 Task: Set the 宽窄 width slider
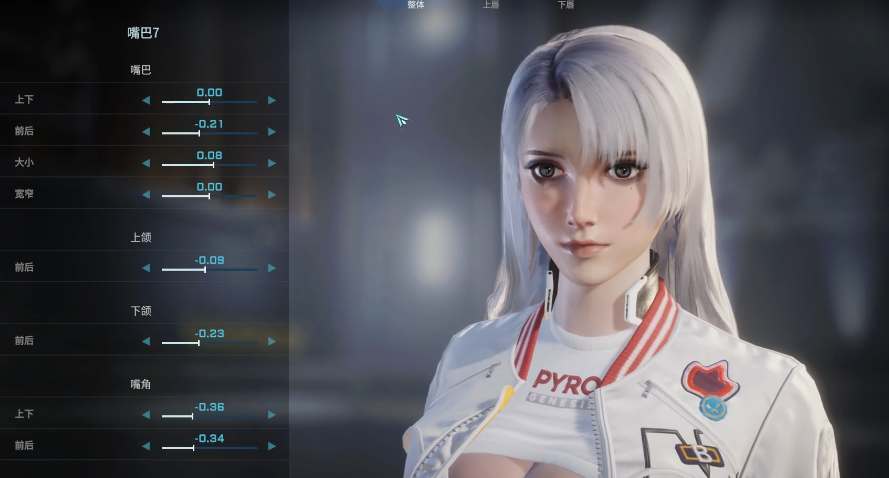209,196
